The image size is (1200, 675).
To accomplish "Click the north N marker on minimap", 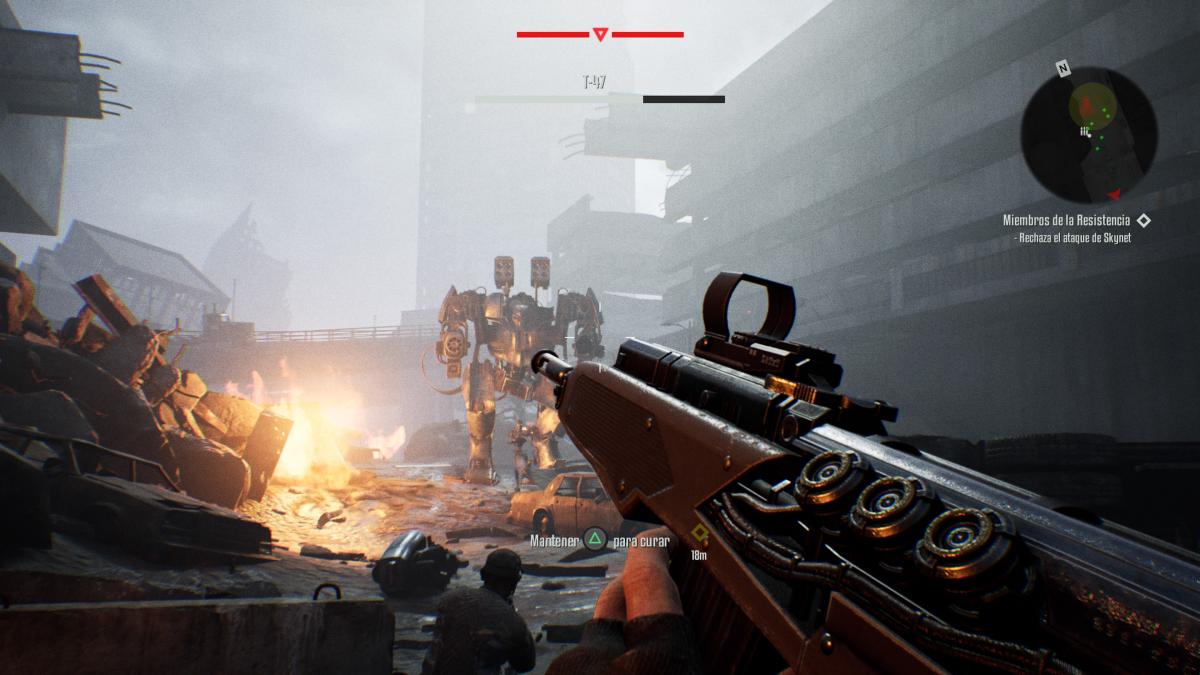I will [x=1064, y=70].
